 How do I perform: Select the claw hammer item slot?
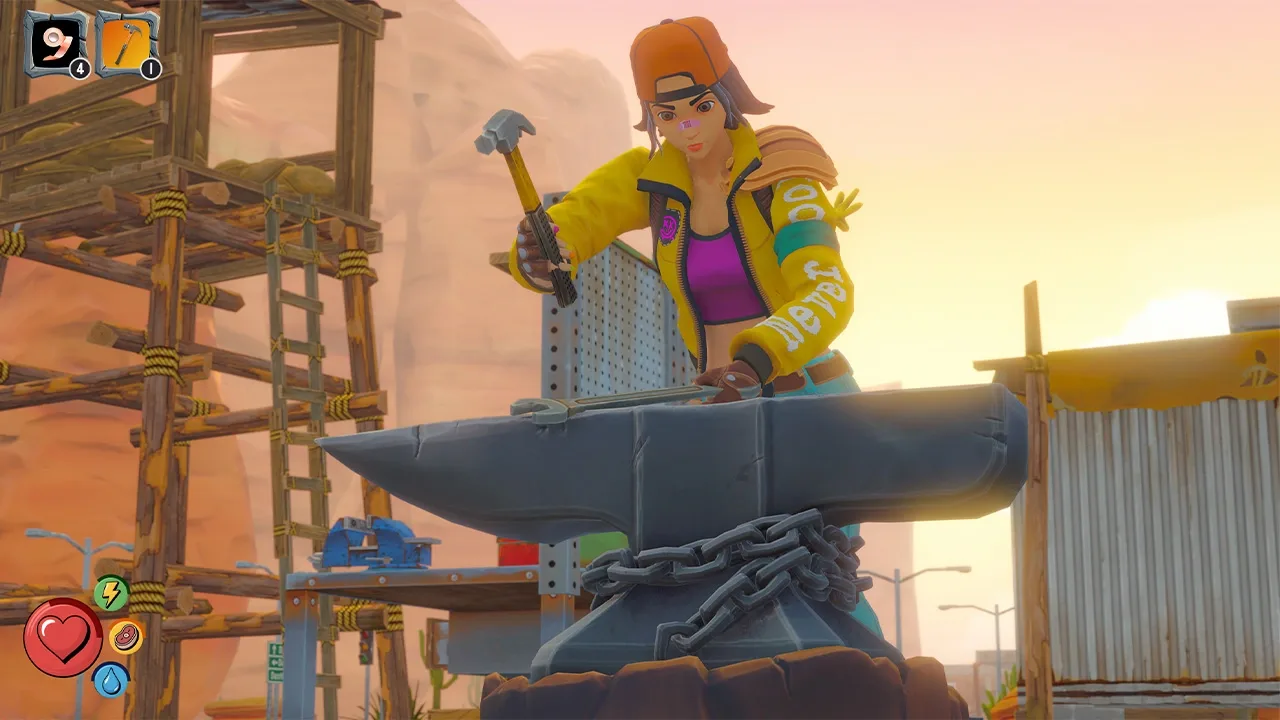(127, 43)
